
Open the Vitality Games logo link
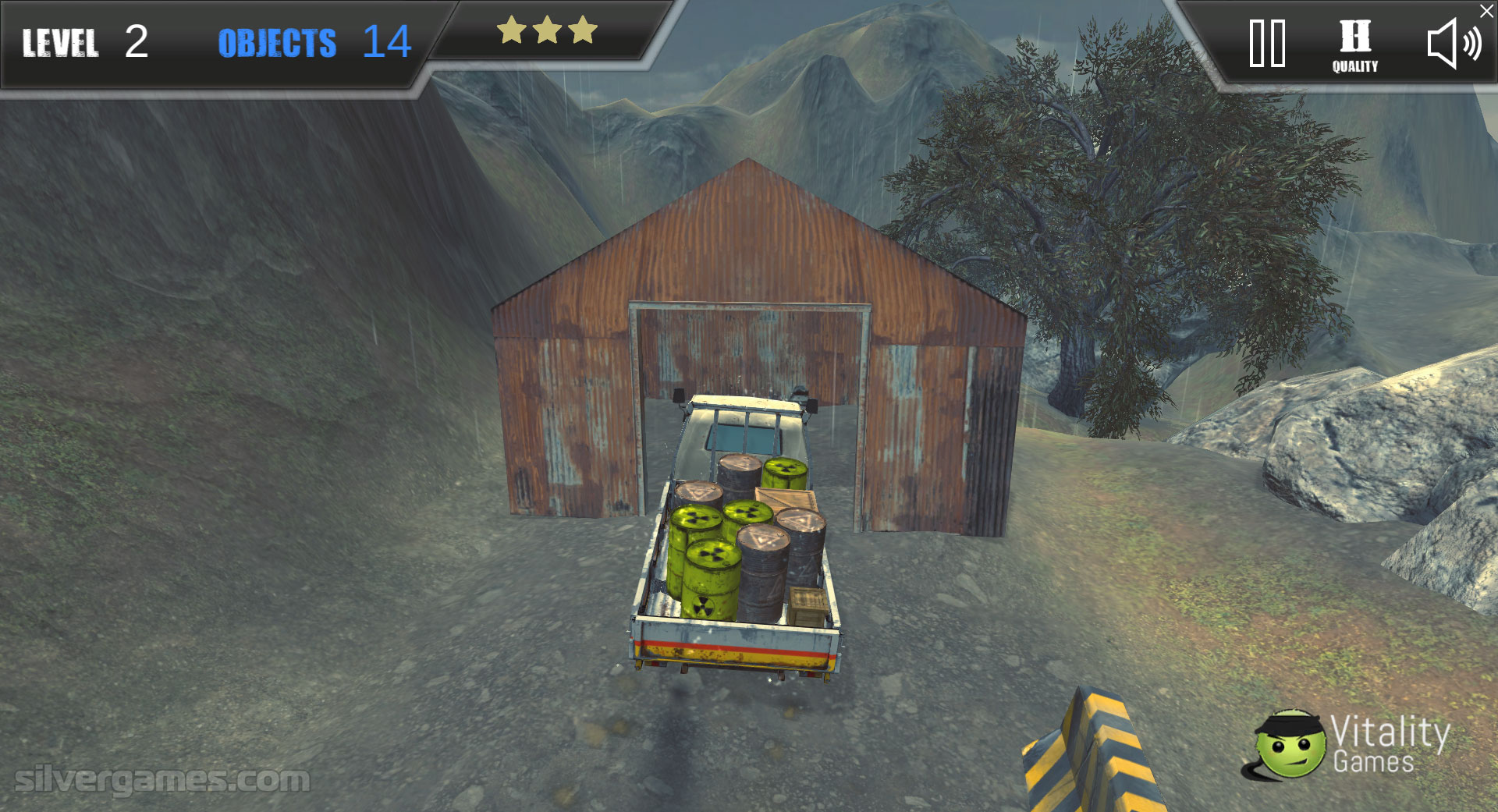(1347, 745)
